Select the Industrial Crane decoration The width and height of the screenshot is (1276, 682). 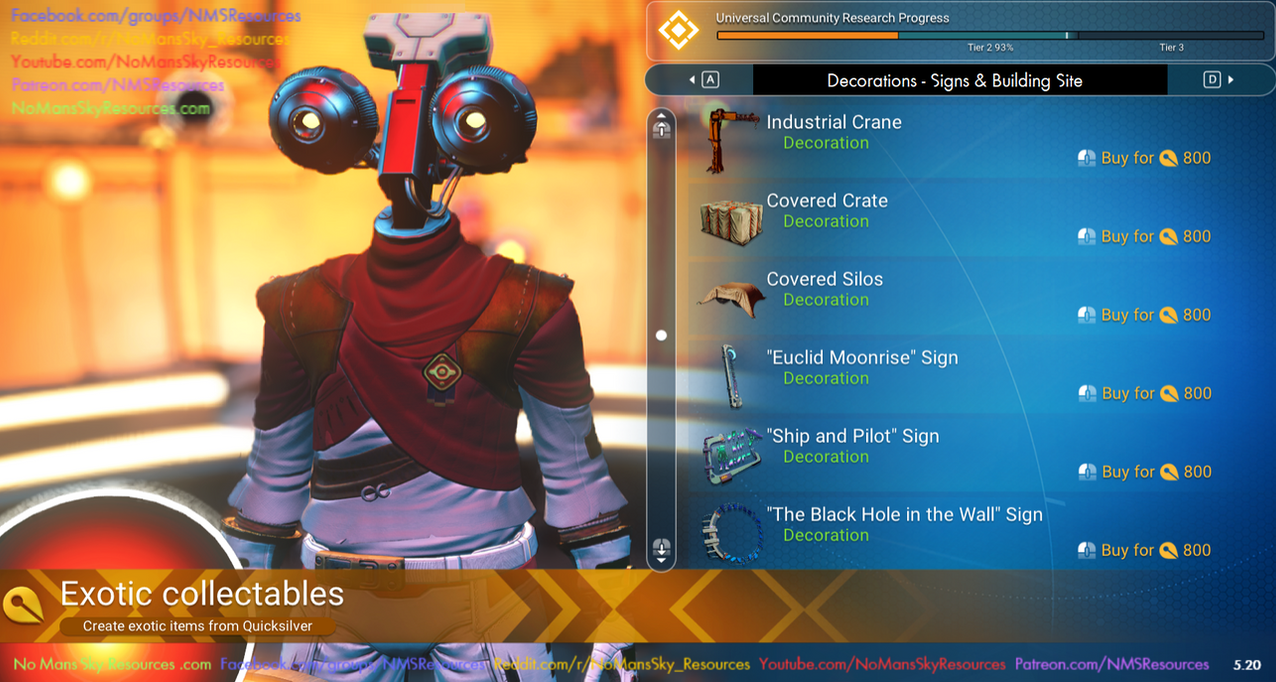(834, 123)
